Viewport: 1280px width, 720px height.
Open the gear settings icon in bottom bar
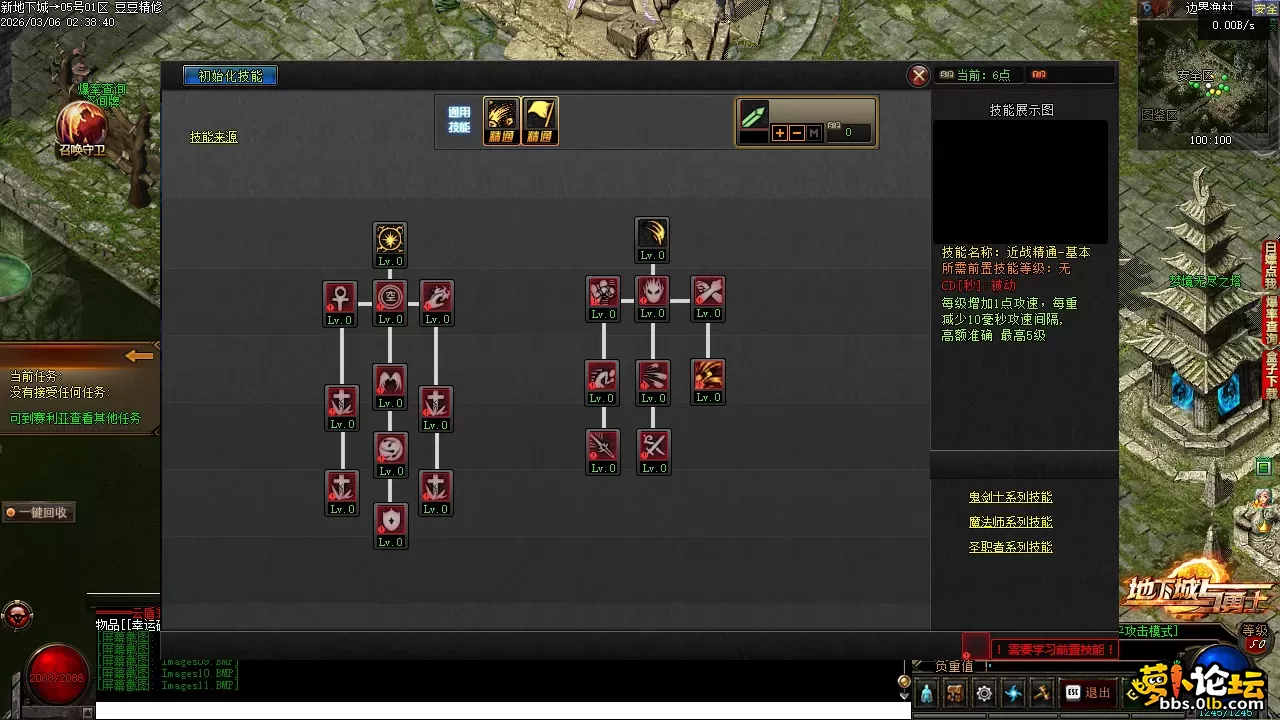coord(984,693)
